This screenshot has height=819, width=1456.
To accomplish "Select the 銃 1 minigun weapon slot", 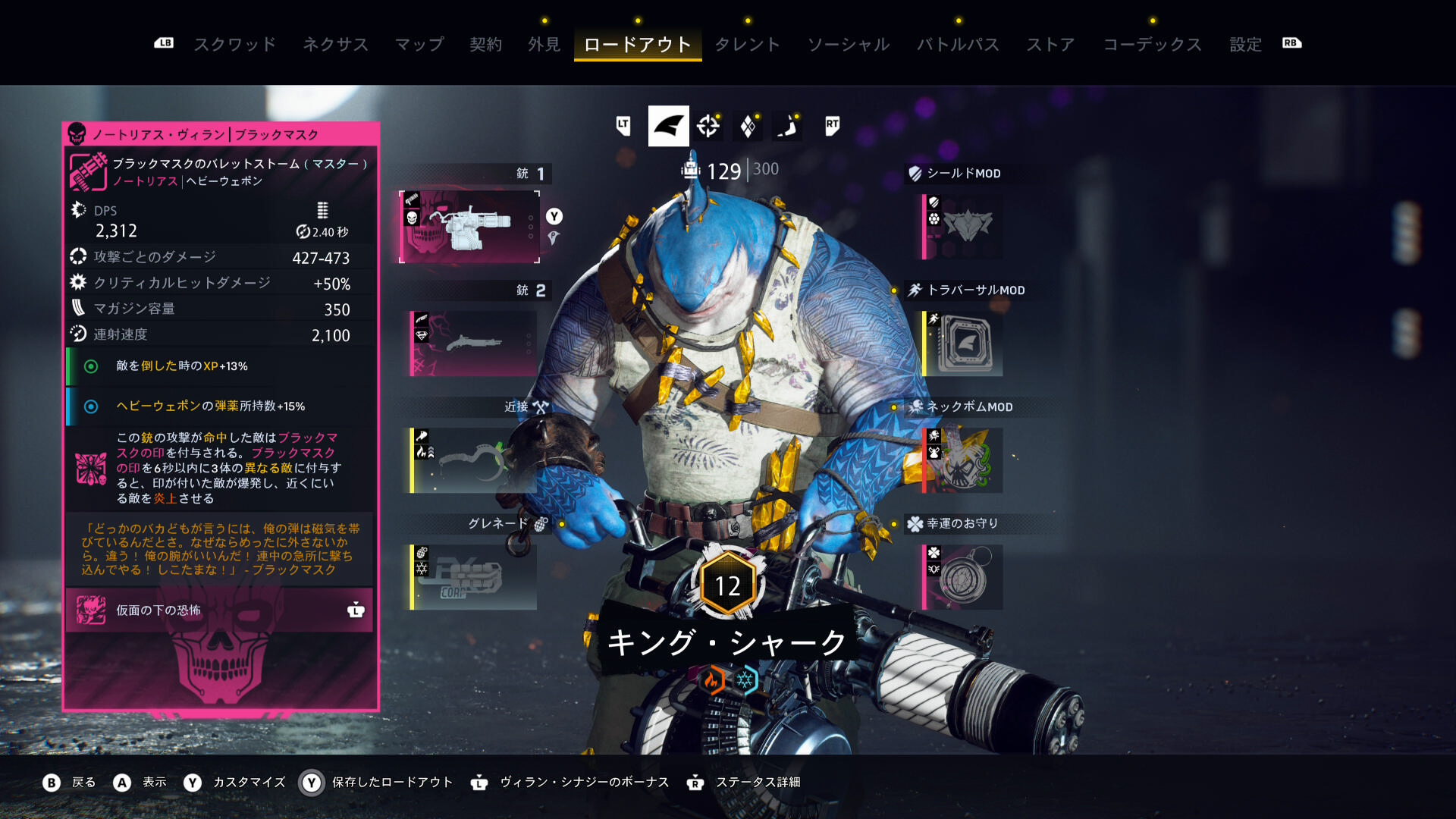I will click(x=470, y=227).
